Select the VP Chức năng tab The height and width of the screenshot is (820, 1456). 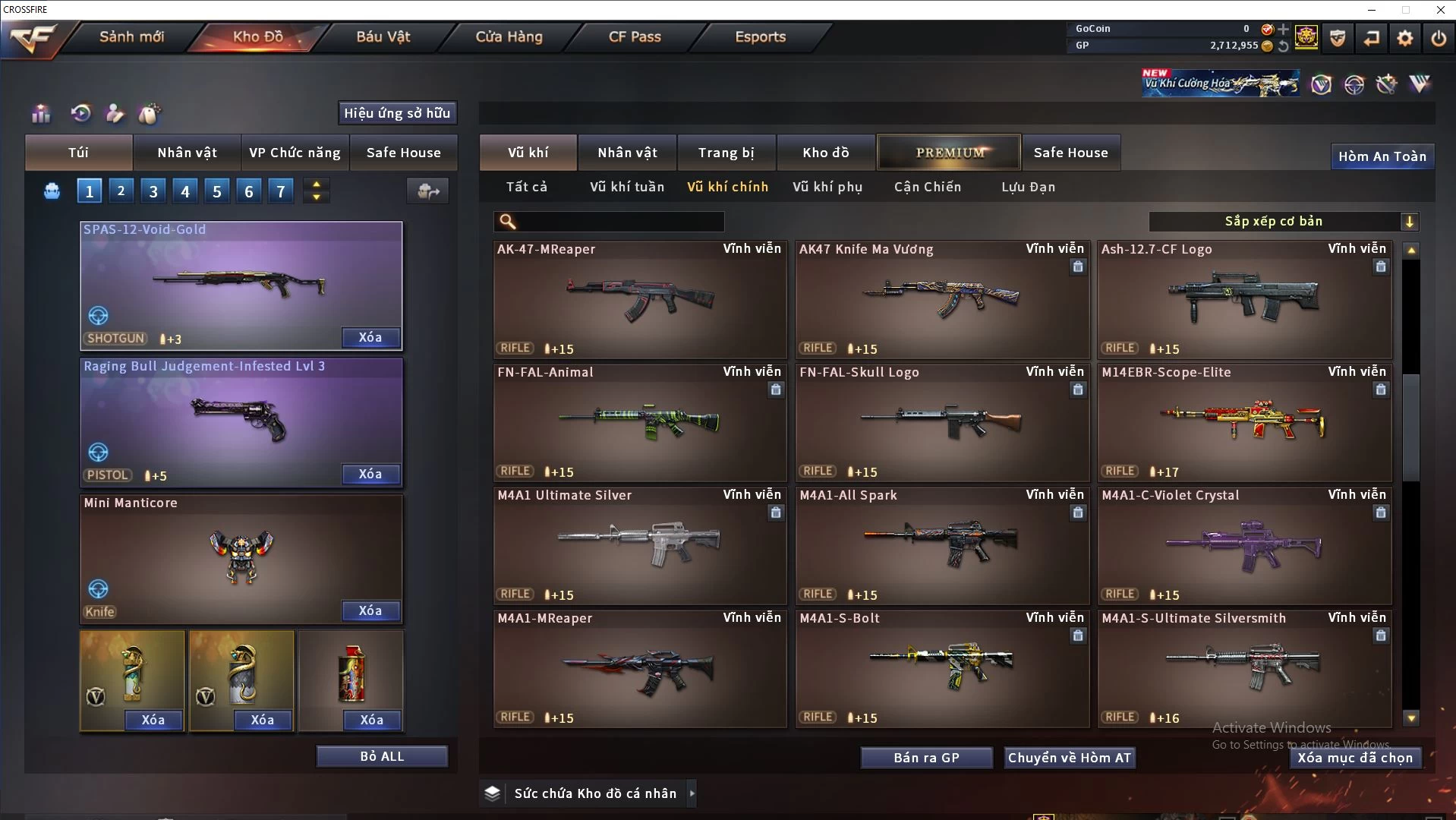[295, 153]
